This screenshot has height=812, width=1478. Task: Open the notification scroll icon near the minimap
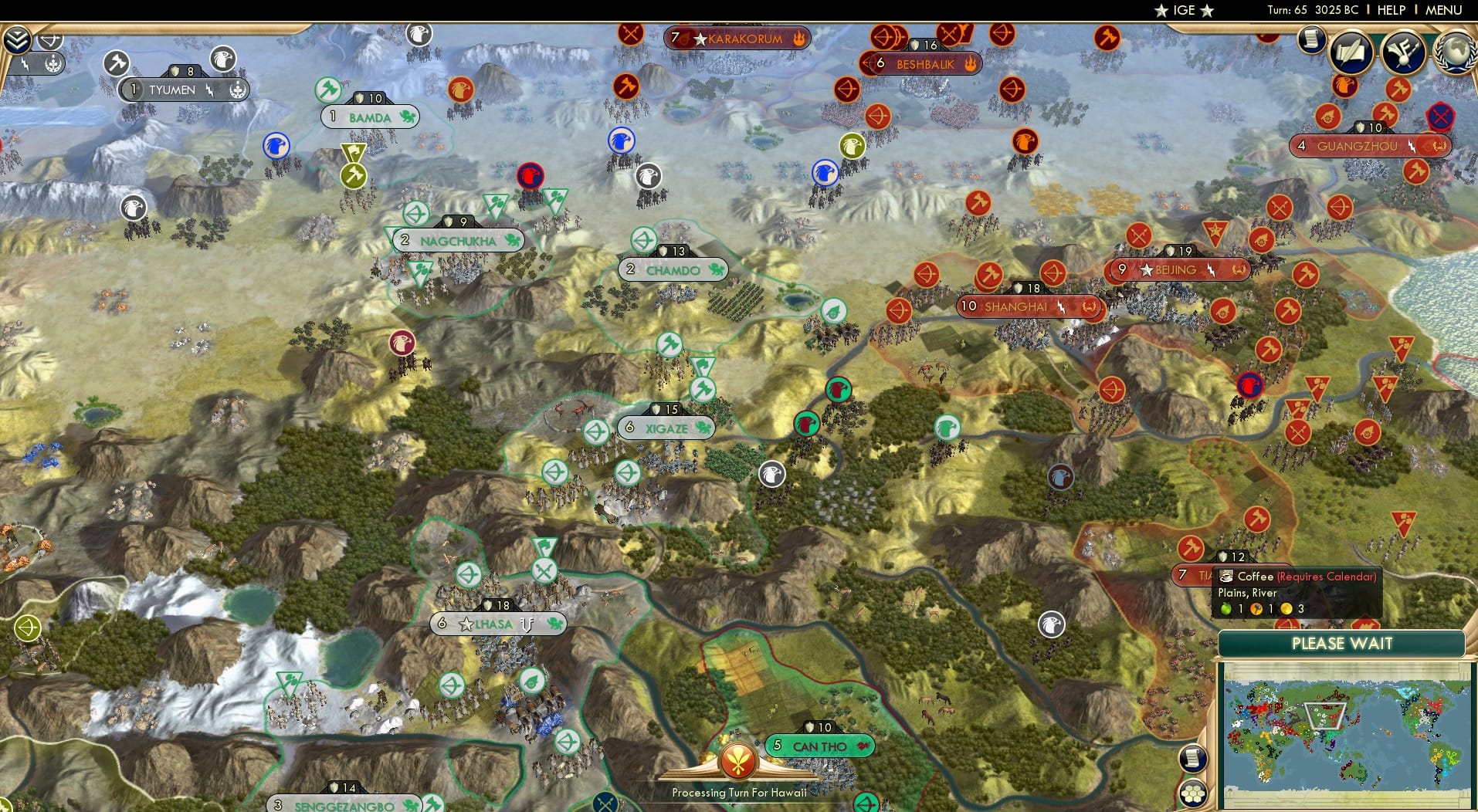[x=1193, y=759]
